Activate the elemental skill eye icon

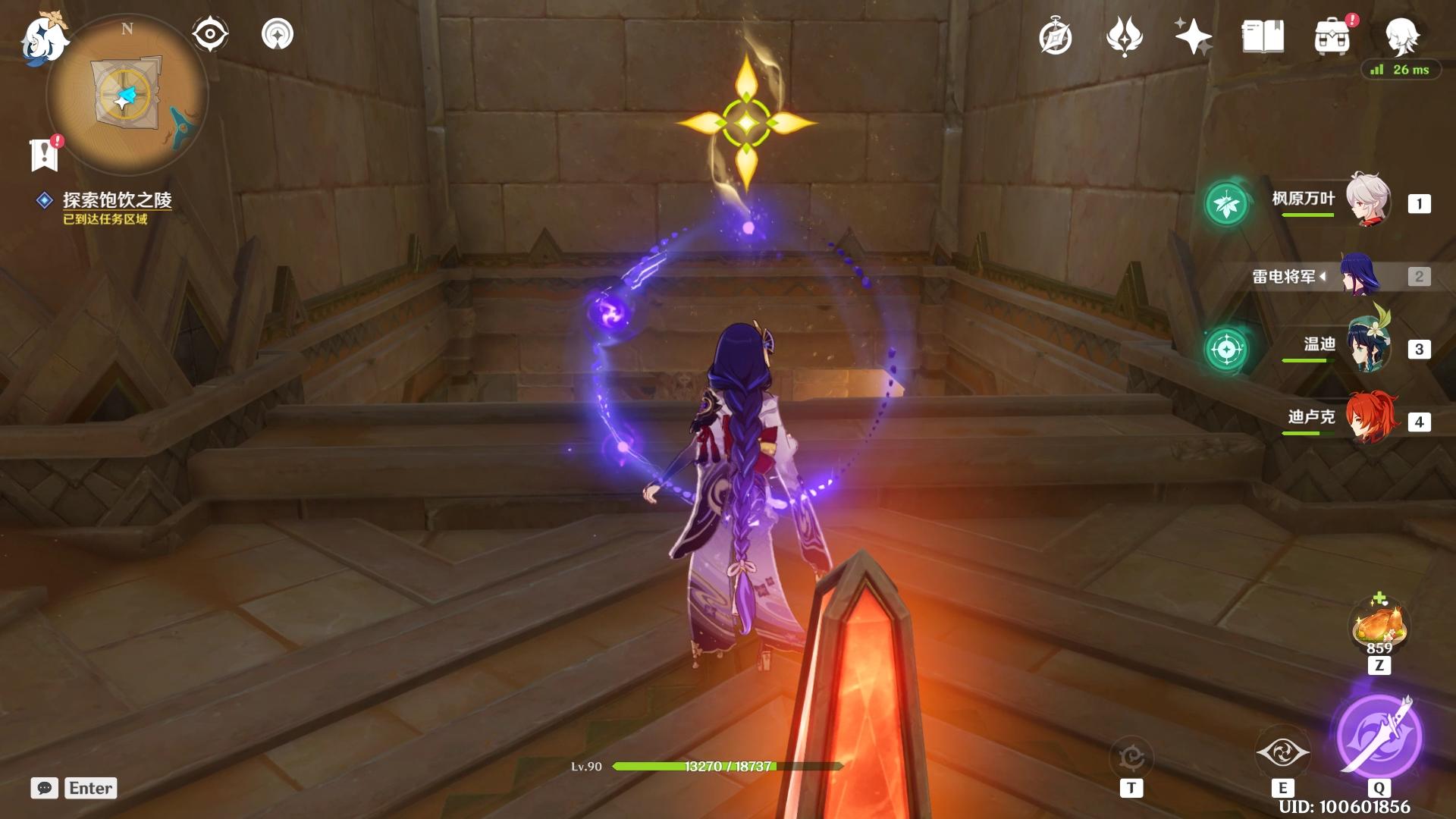pos(1282,753)
